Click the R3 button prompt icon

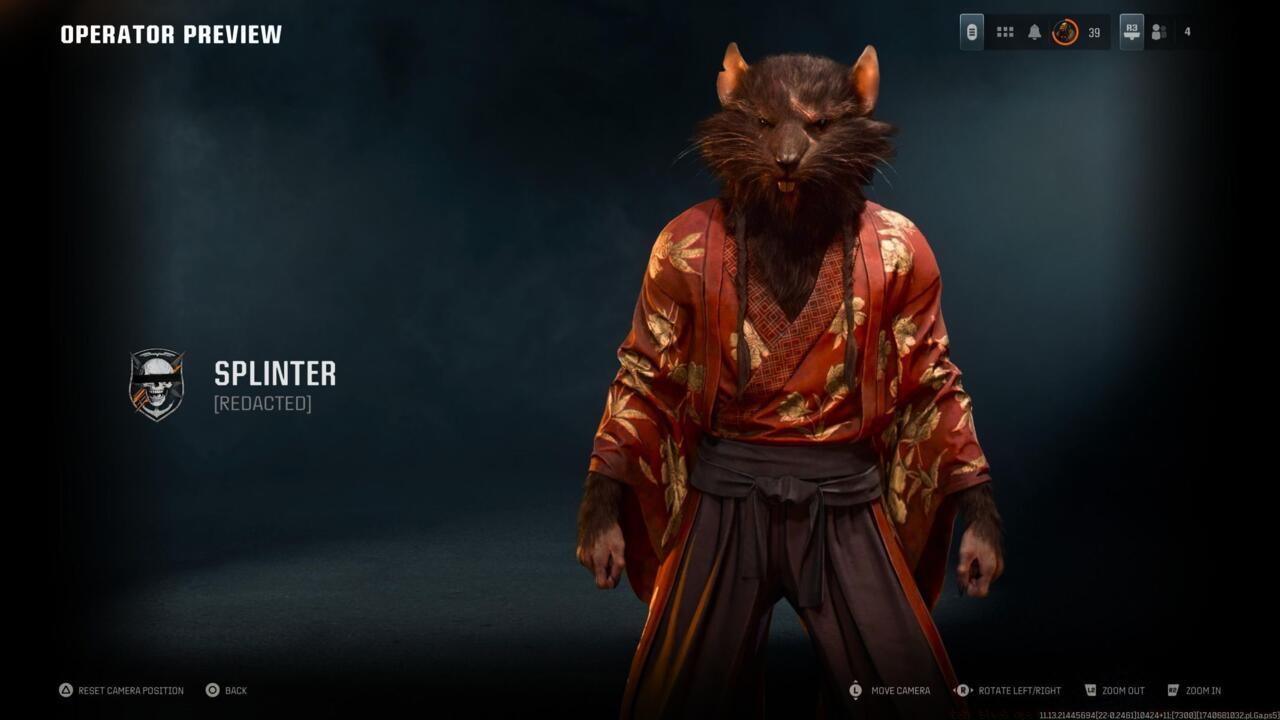(1130, 31)
